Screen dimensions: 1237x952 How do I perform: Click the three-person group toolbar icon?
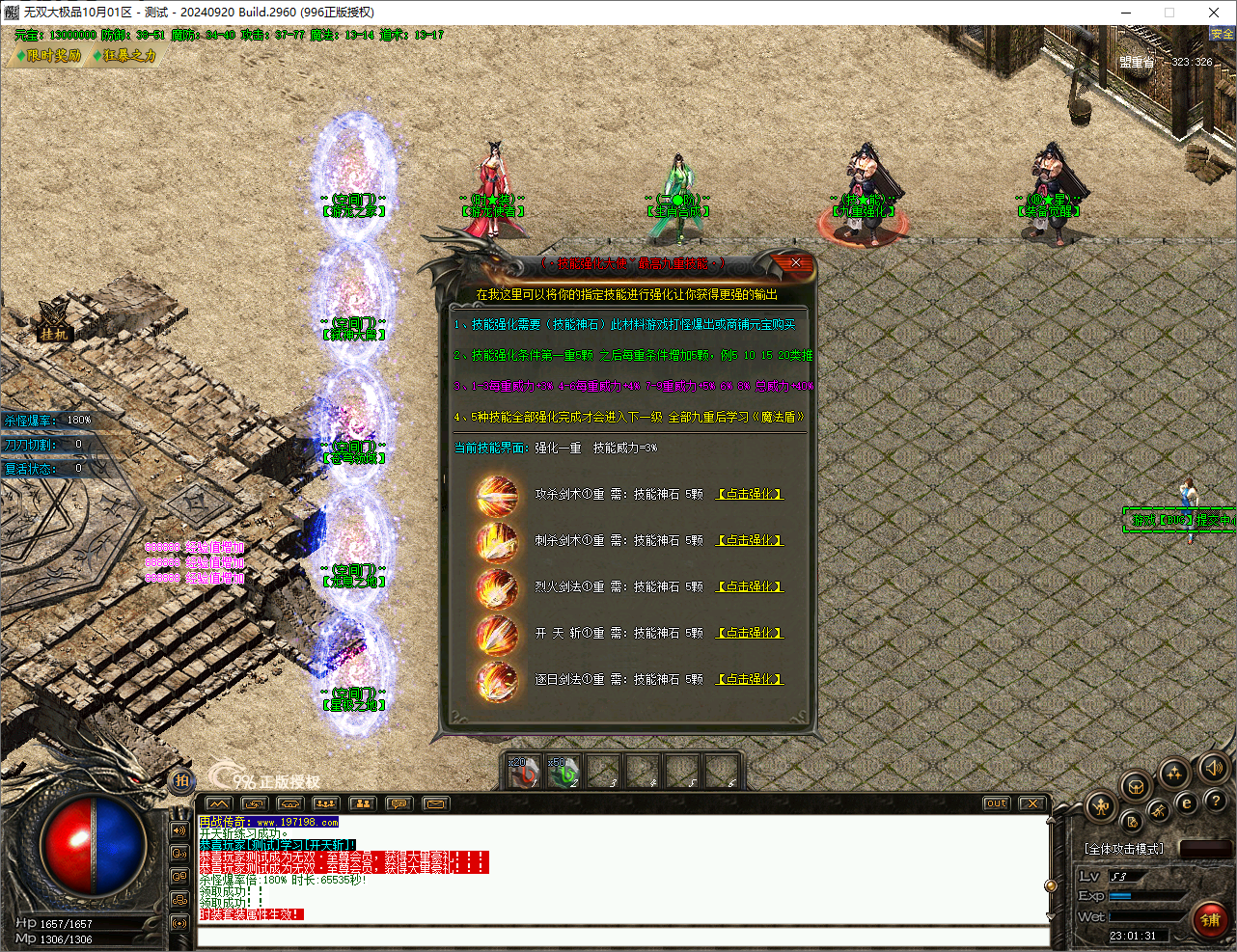pyautogui.click(x=325, y=802)
